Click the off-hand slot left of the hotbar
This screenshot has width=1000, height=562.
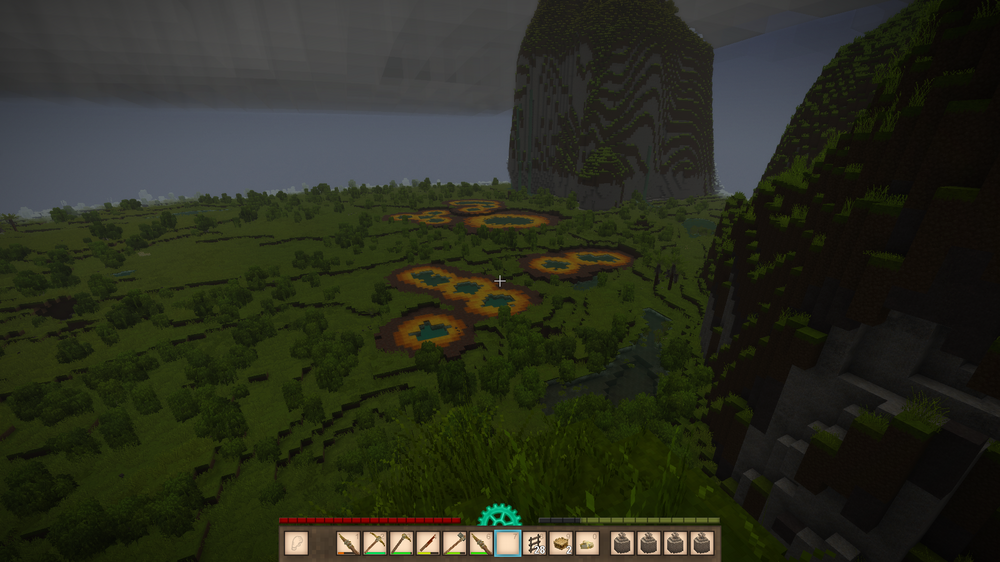tap(296, 543)
